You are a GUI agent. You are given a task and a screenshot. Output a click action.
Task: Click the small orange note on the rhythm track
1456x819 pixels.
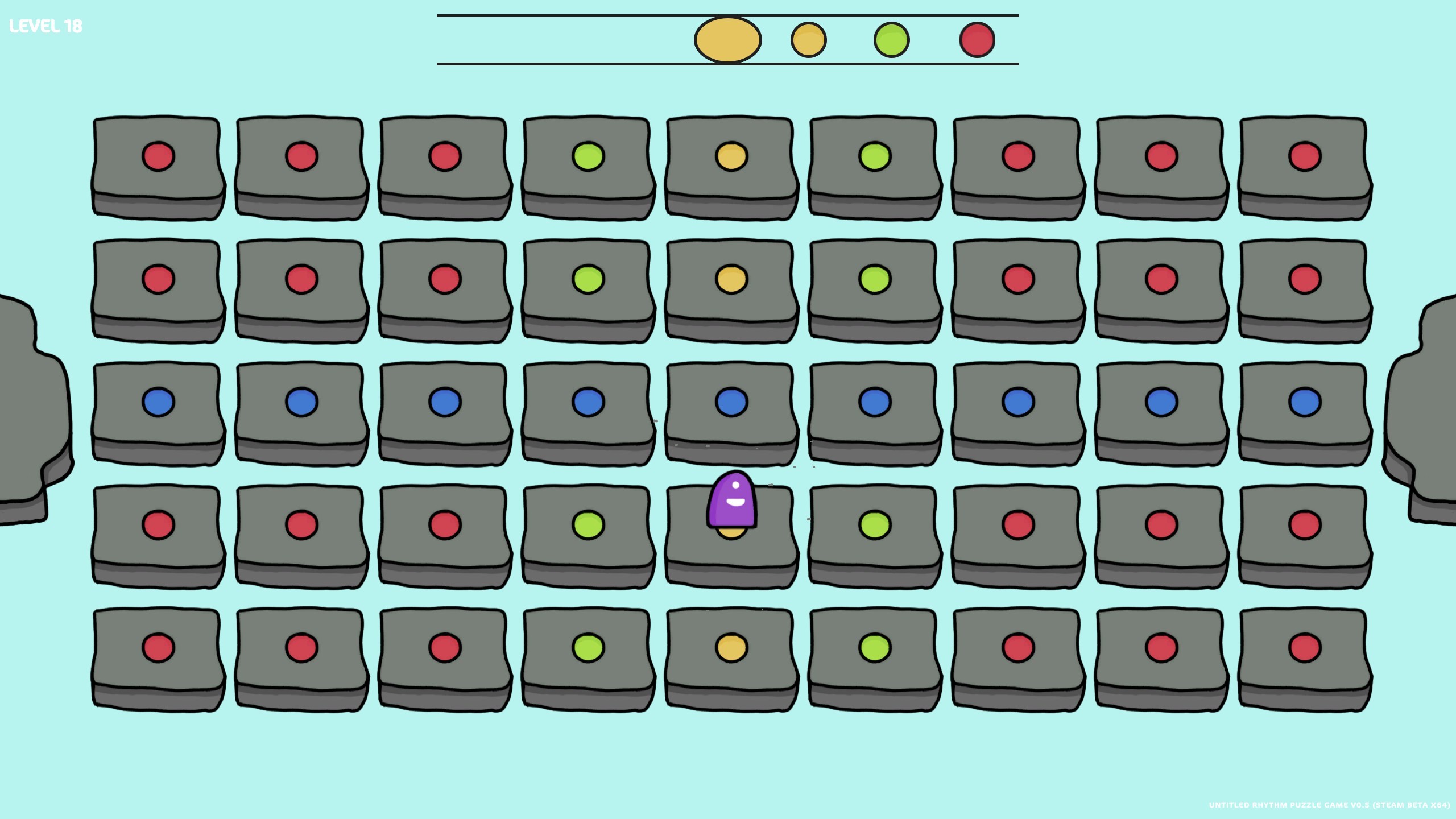809,39
